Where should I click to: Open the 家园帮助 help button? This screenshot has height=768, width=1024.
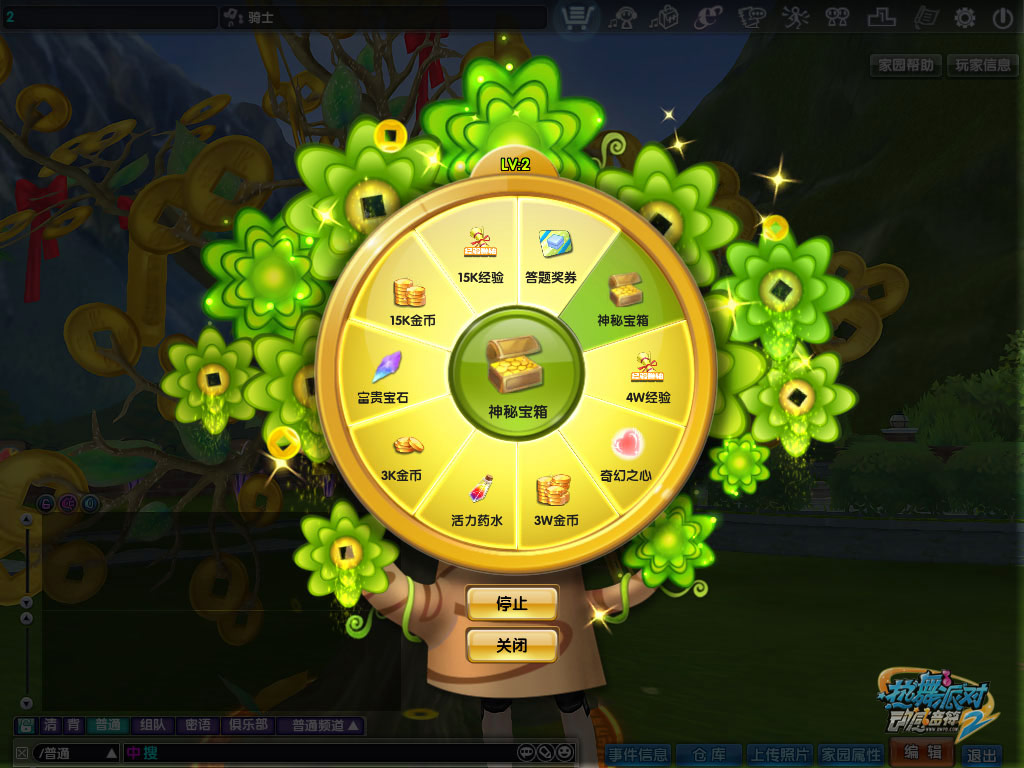click(x=906, y=66)
